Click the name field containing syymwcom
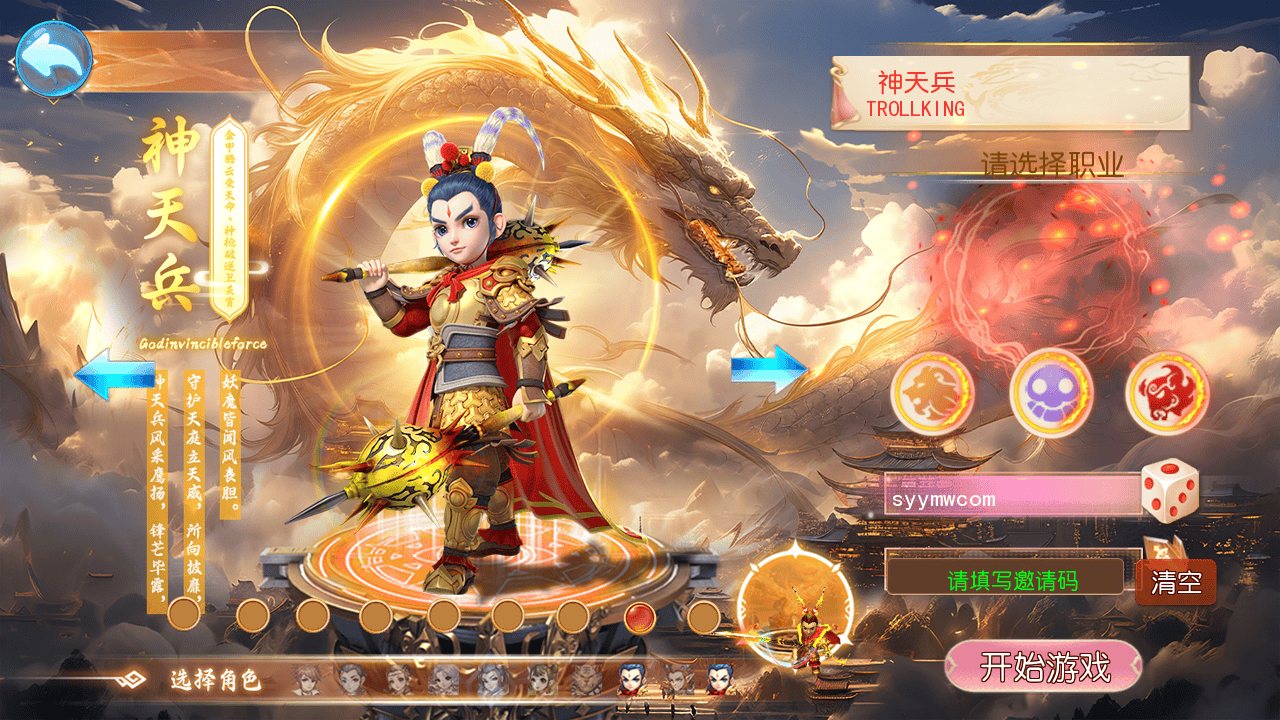 (x=1012, y=495)
